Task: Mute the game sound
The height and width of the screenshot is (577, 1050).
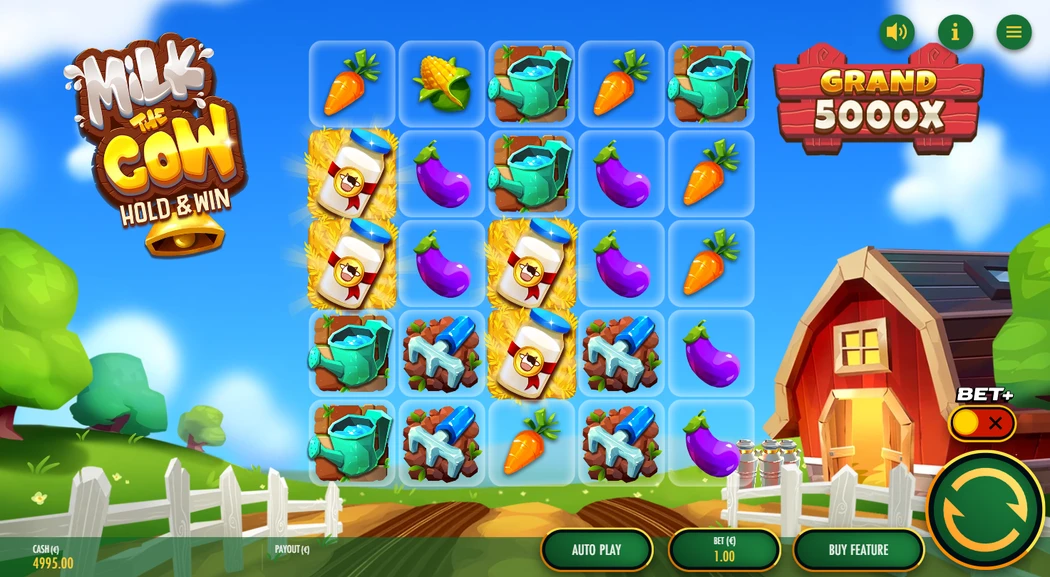Action: (896, 32)
